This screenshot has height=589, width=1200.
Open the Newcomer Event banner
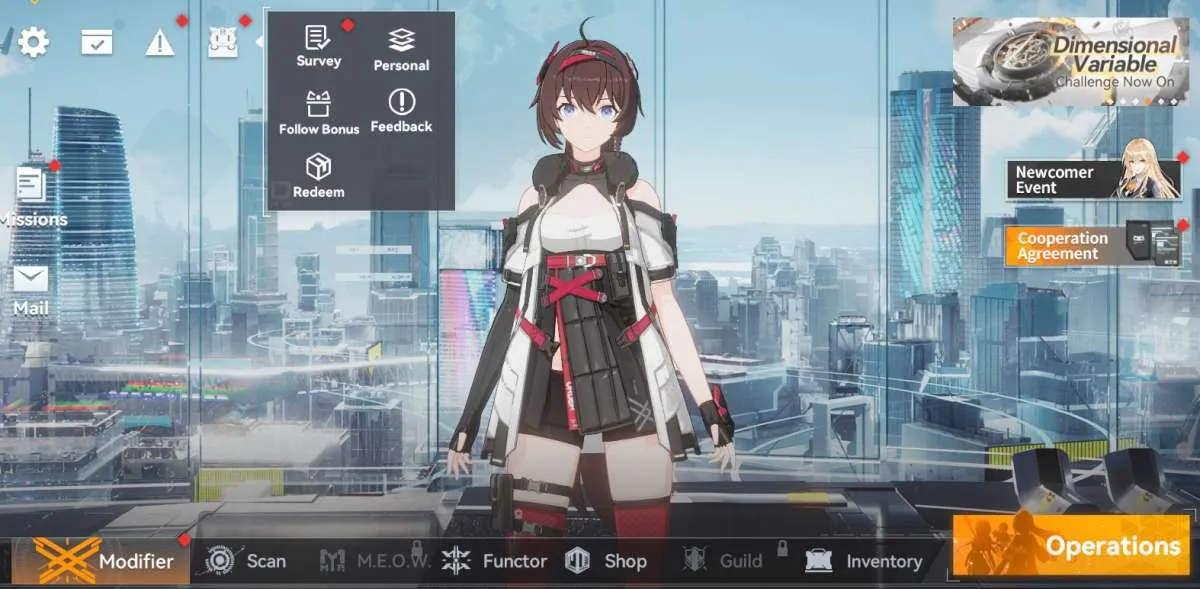(1094, 180)
